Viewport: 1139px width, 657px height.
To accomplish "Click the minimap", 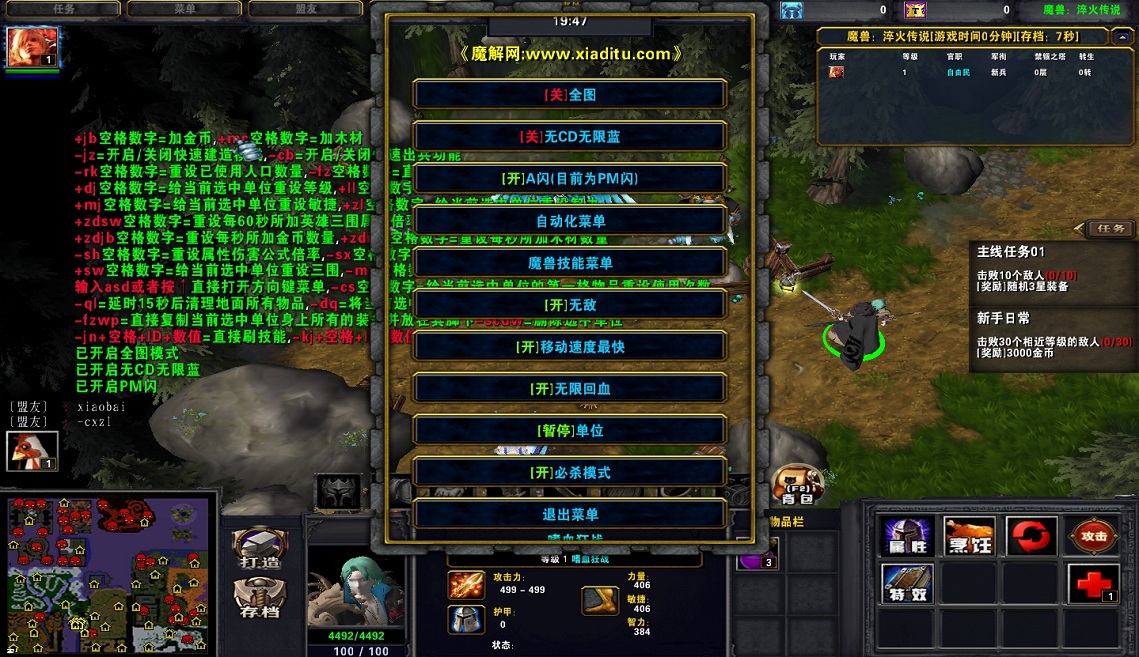I will coord(108,572).
